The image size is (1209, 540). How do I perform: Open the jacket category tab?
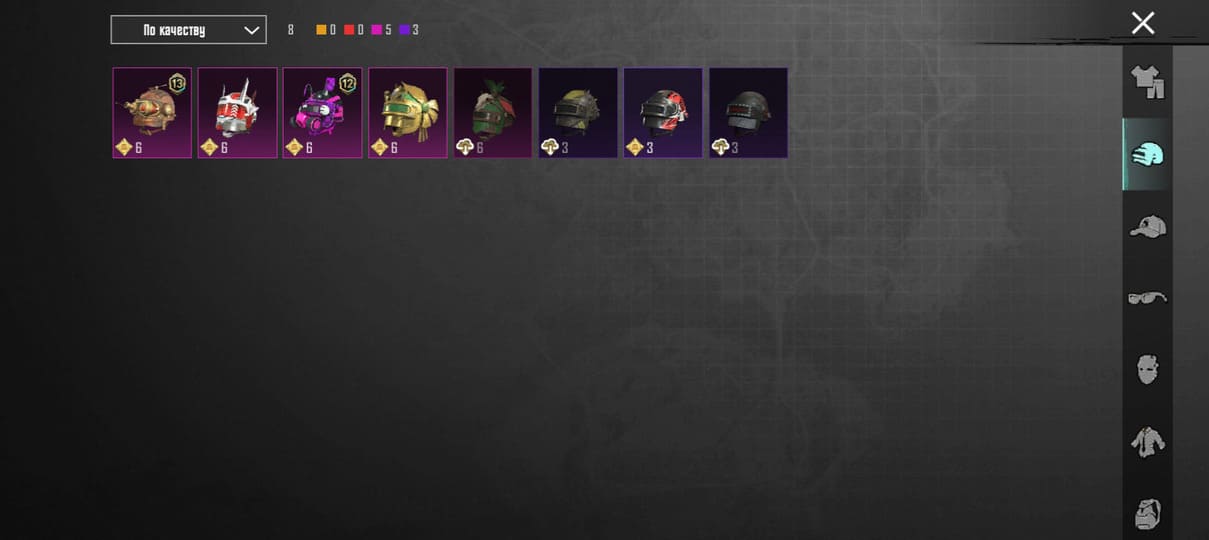point(1147,442)
